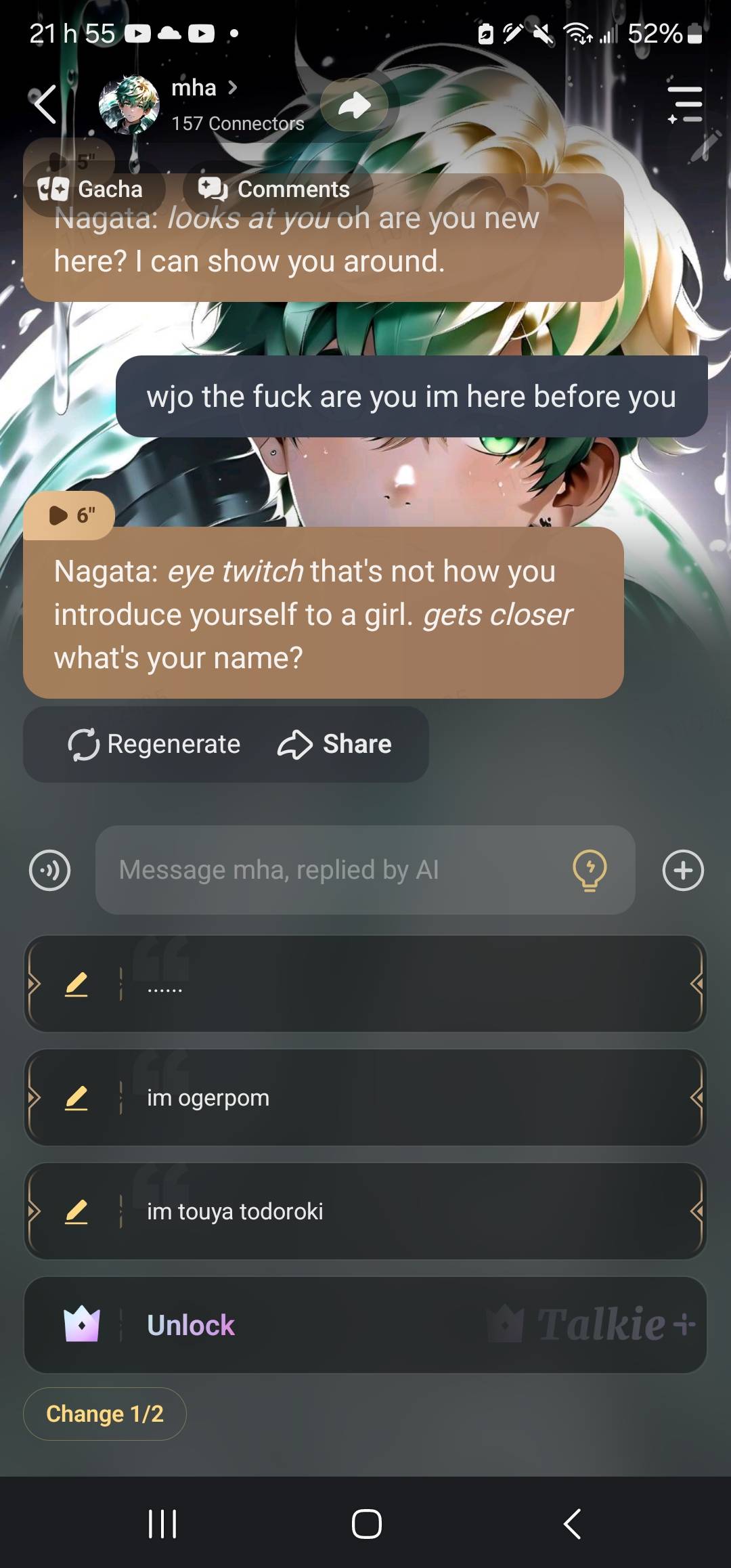
Task: Tap Android home navigation button
Action: click(x=366, y=1524)
